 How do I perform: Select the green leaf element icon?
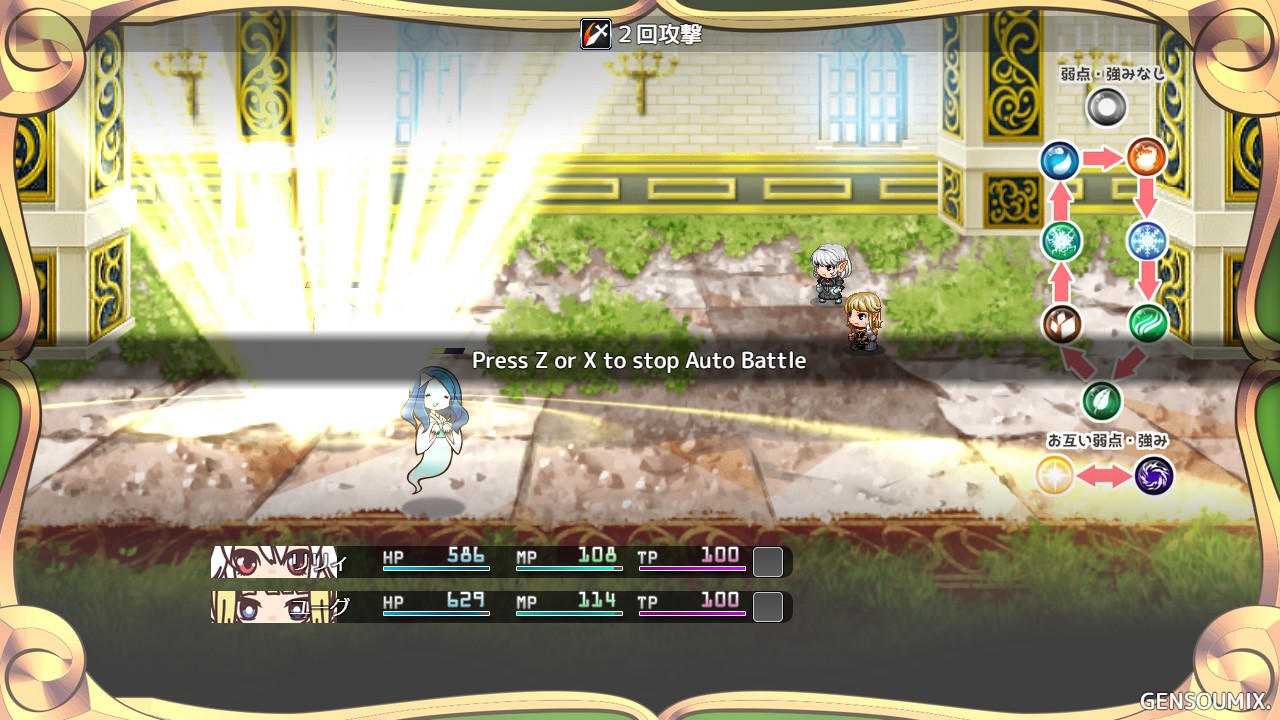point(1102,401)
